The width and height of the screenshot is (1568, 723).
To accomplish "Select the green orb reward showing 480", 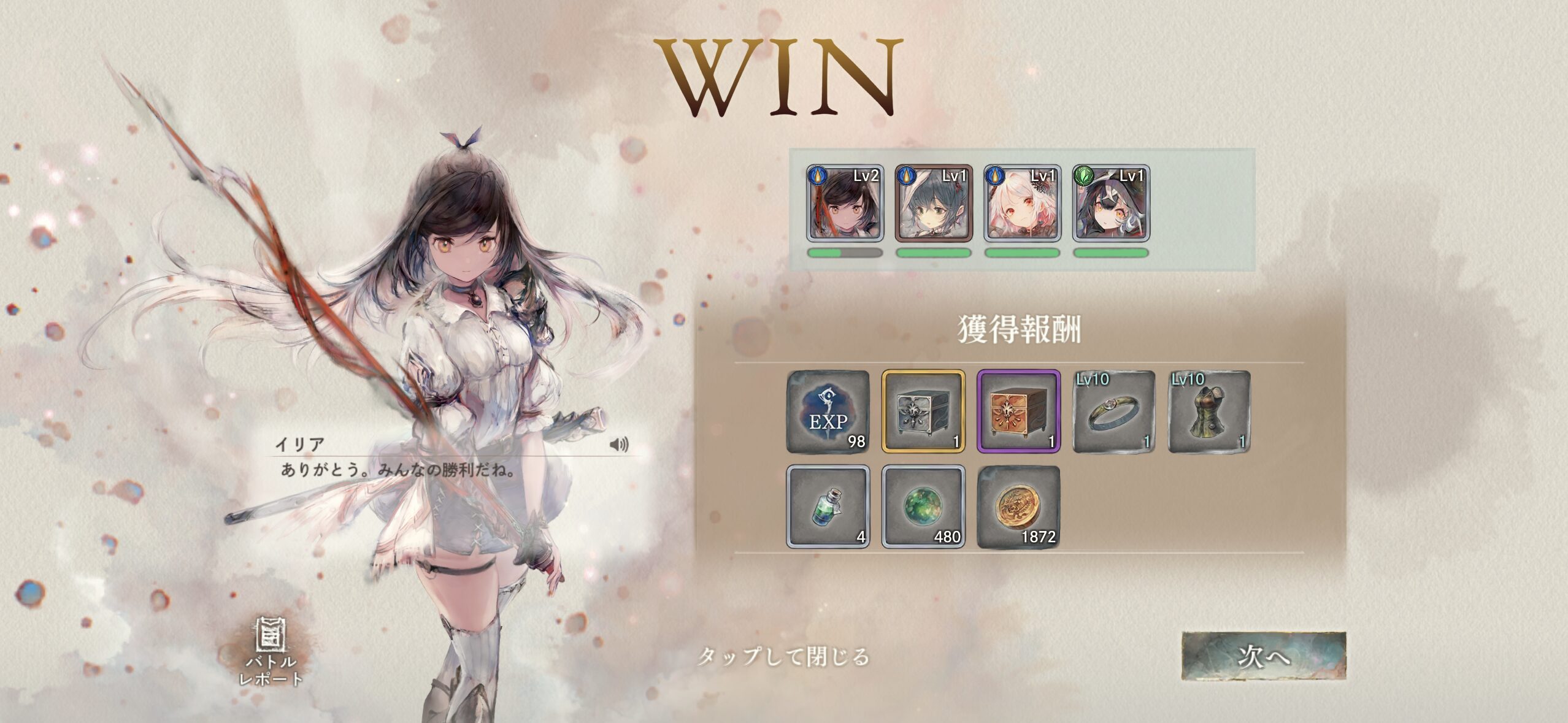I will (923, 507).
